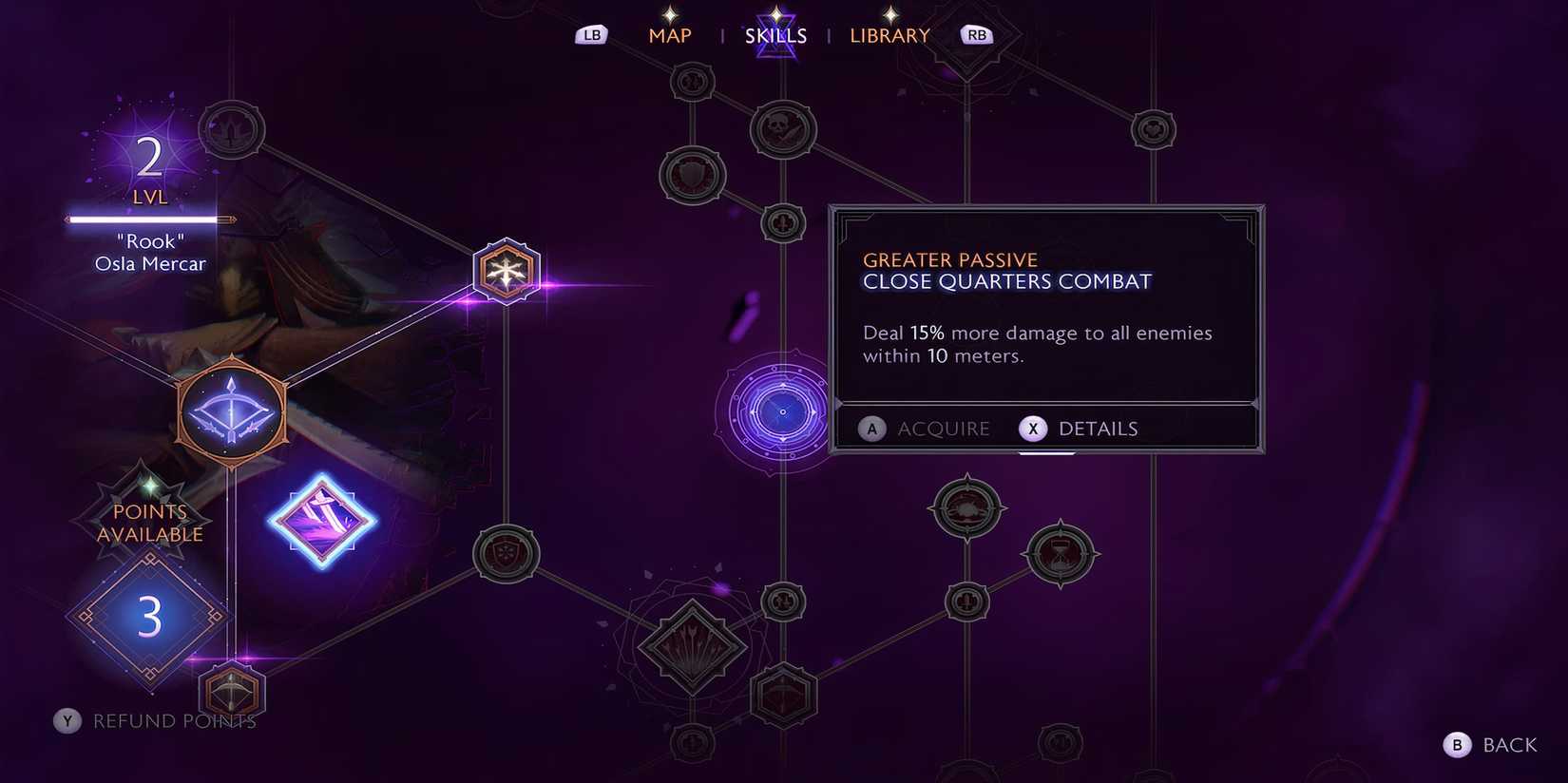Select the glowing sword diamond skill
This screenshot has width=1568, height=783.
pos(323,522)
